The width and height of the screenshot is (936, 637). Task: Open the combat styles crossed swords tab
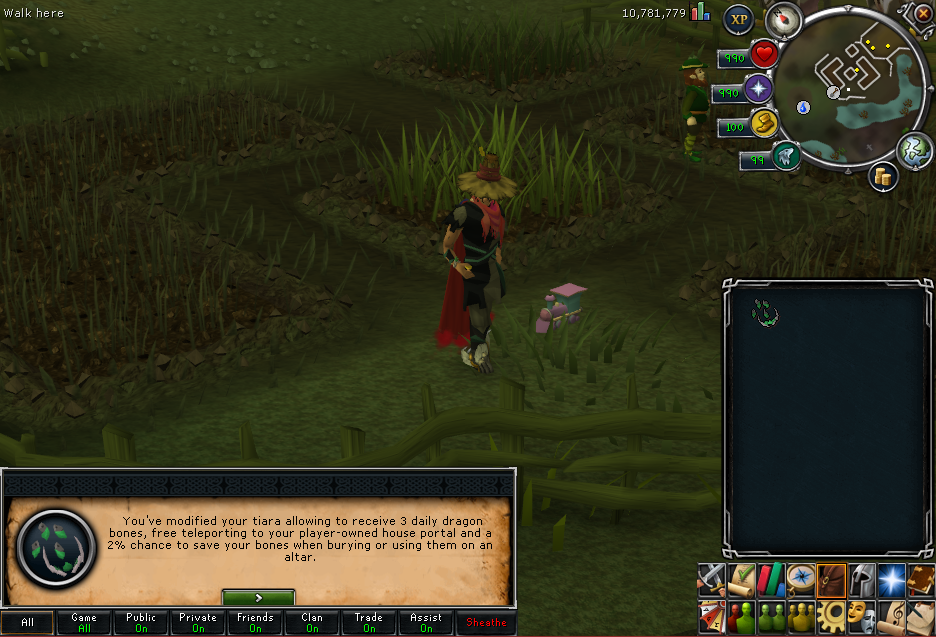[x=711, y=578]
